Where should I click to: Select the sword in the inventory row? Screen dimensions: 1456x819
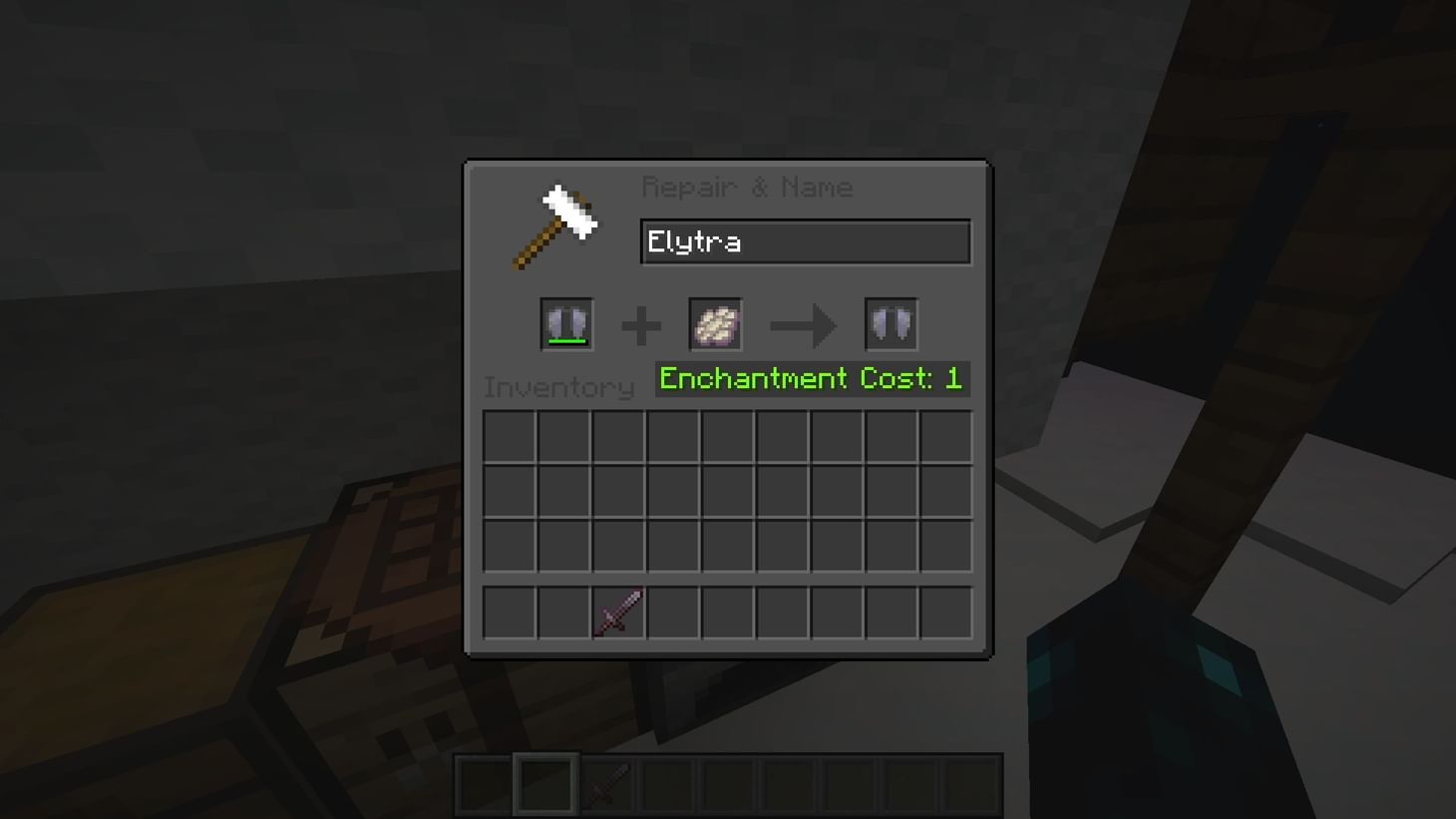tap(616, 613)
